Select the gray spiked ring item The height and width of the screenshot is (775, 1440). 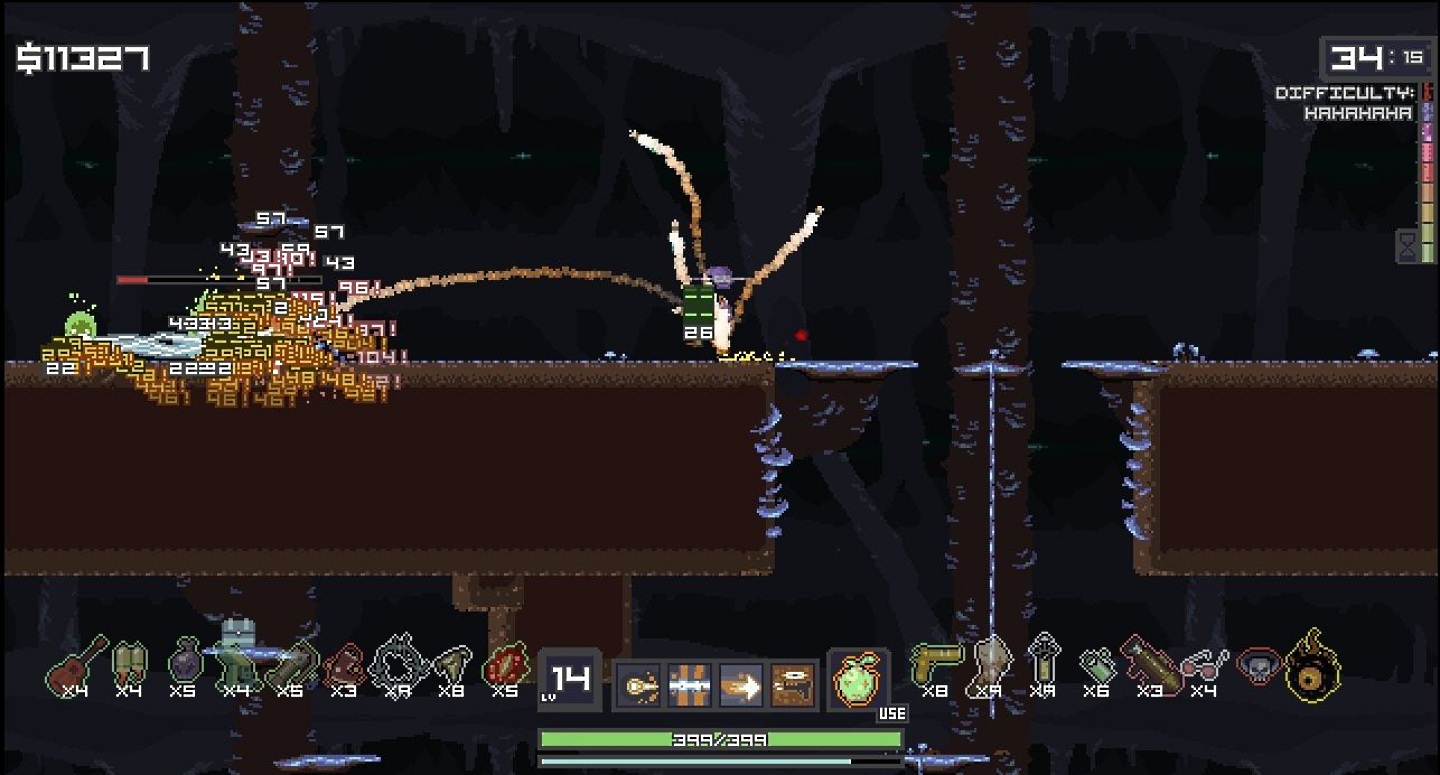[397, 663]
